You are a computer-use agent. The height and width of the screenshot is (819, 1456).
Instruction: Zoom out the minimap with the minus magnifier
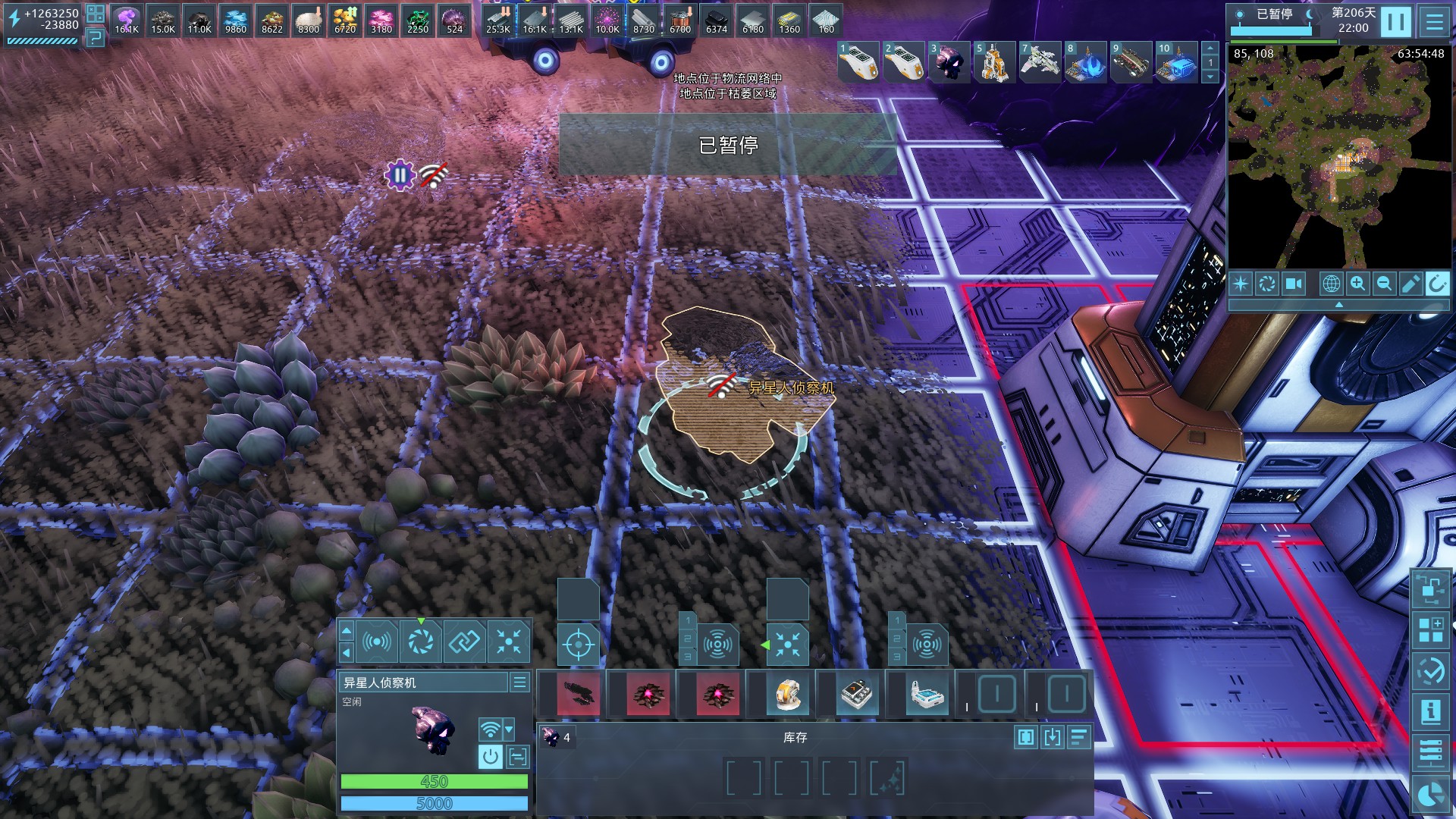pyautogui.click(x=1384, y=284)
